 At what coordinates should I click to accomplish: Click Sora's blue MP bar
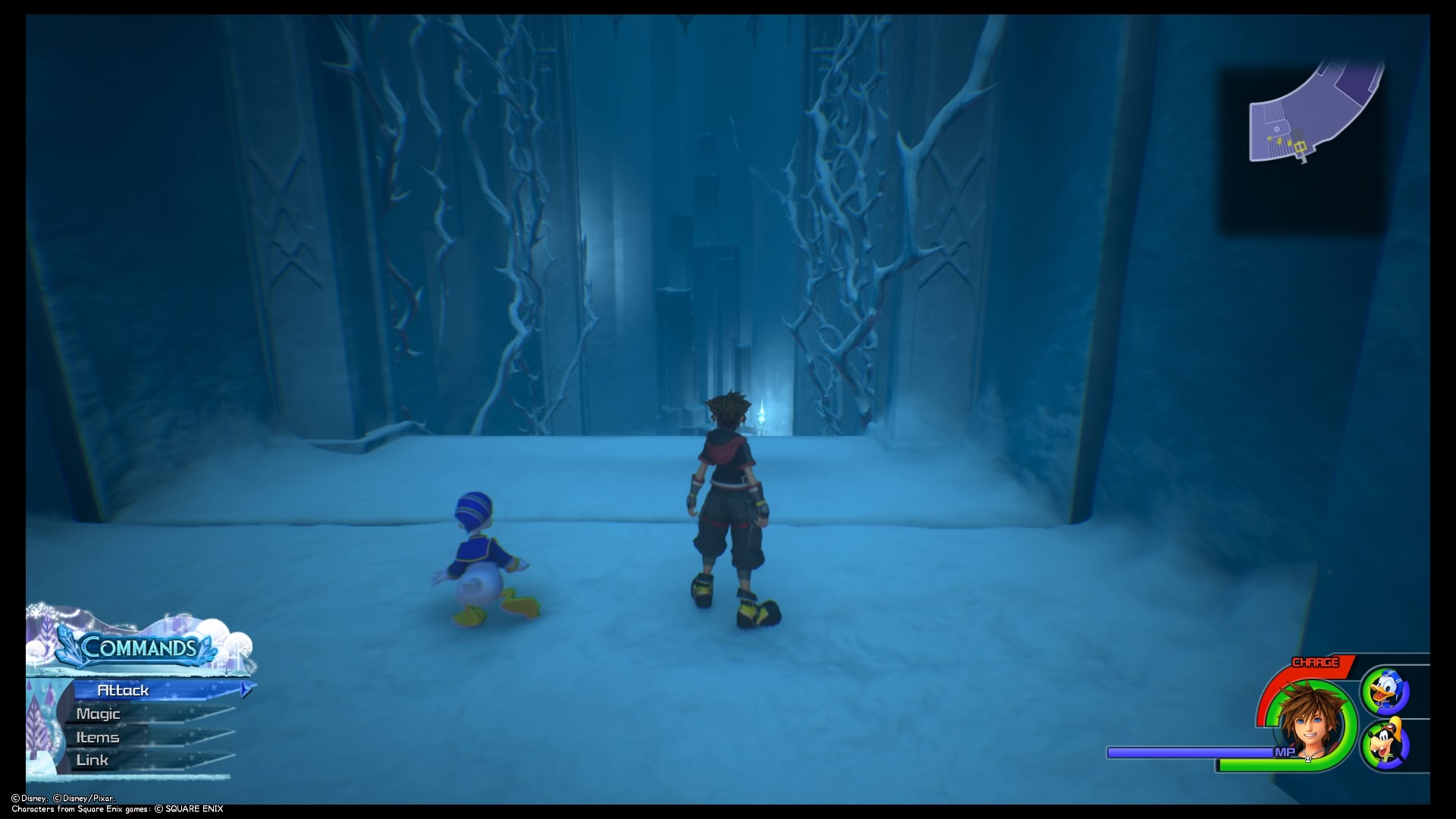pos(1191,753)
